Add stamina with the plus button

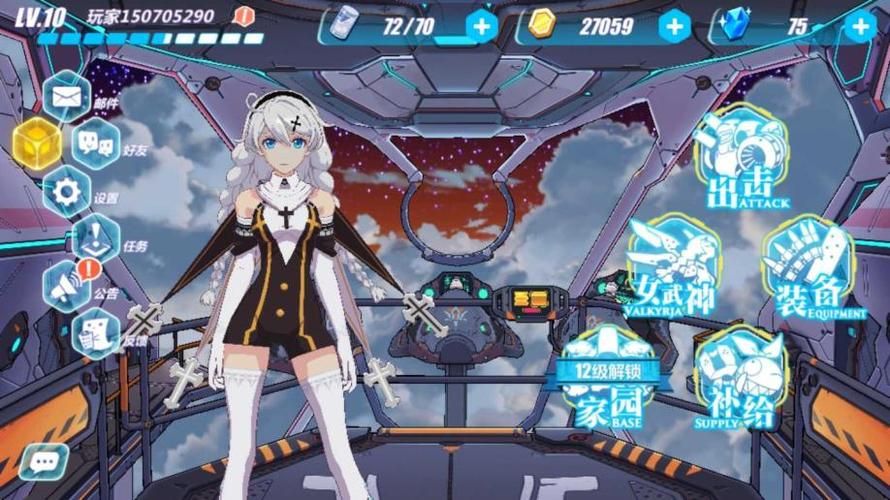482,26
